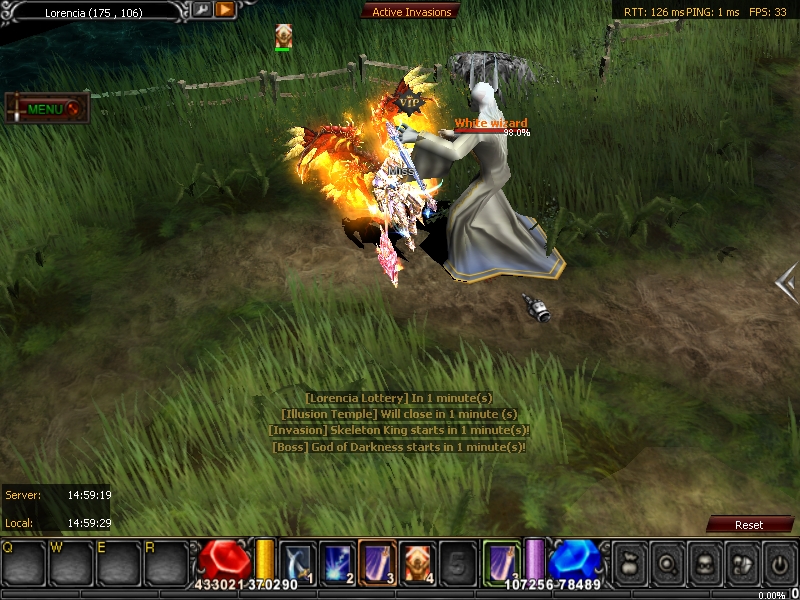Screen dimensions: 800x600
Task: Use the red buff skill in slot 4
Action: tap(417, 561)
